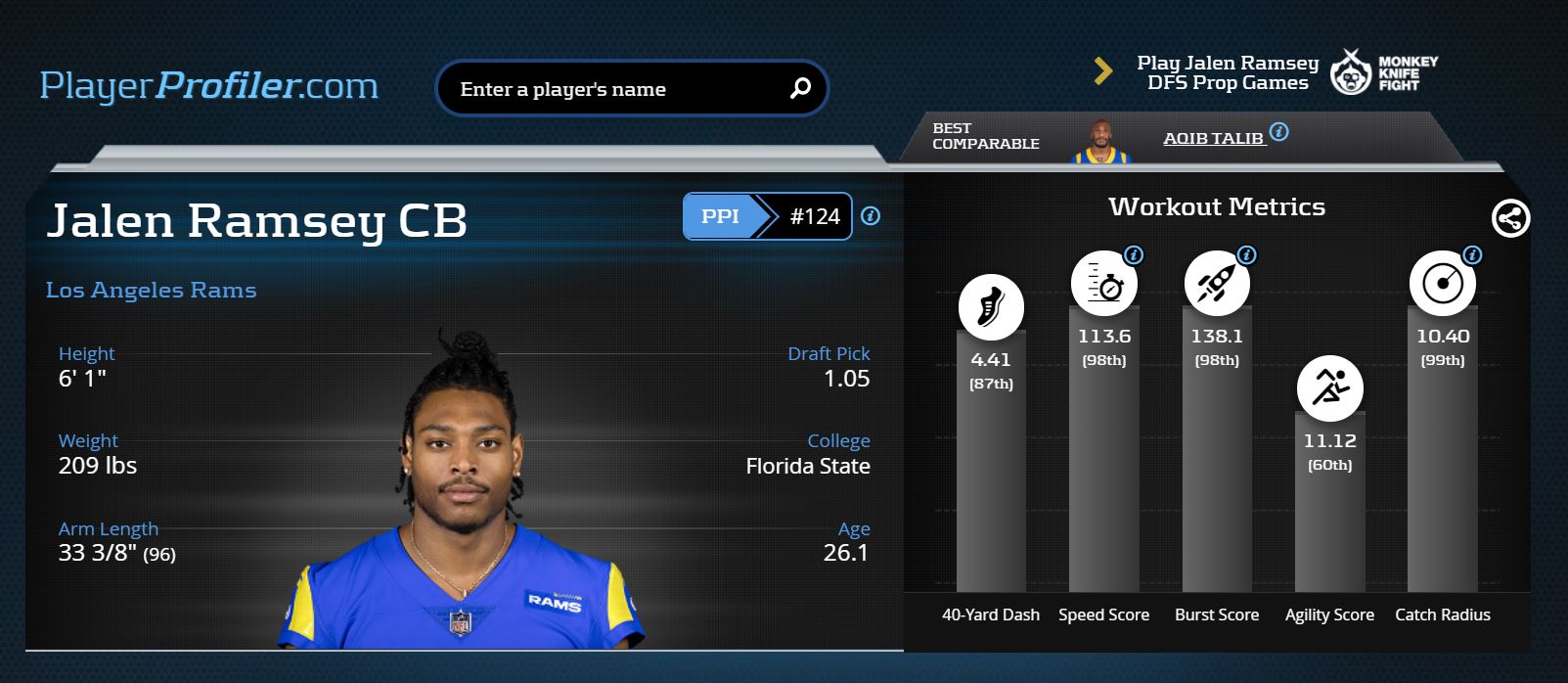
Task: Select the Speed Score stopwatch icon
Action: [x=1103, y=285]
